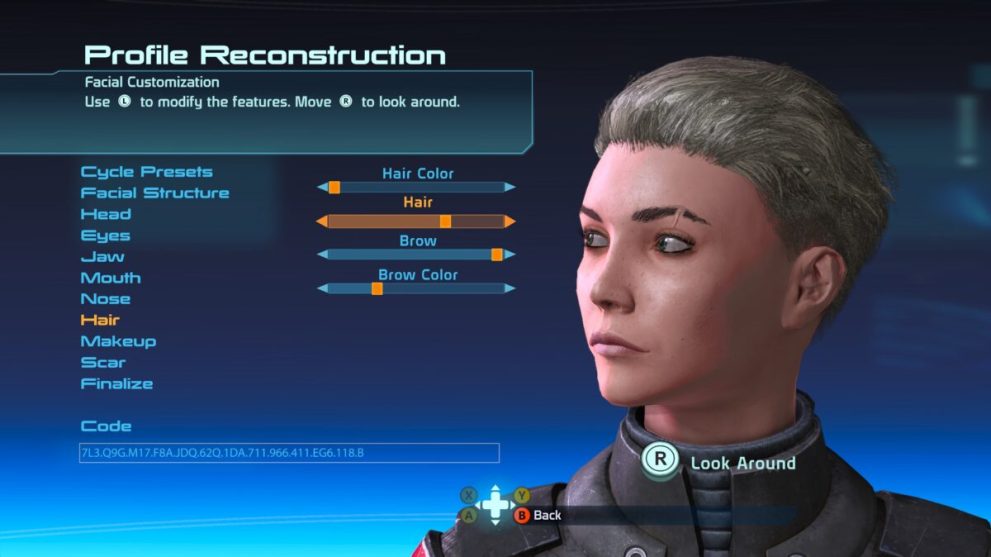991x557 pixels.
Task: Click the face code text field
Action: 289,453
